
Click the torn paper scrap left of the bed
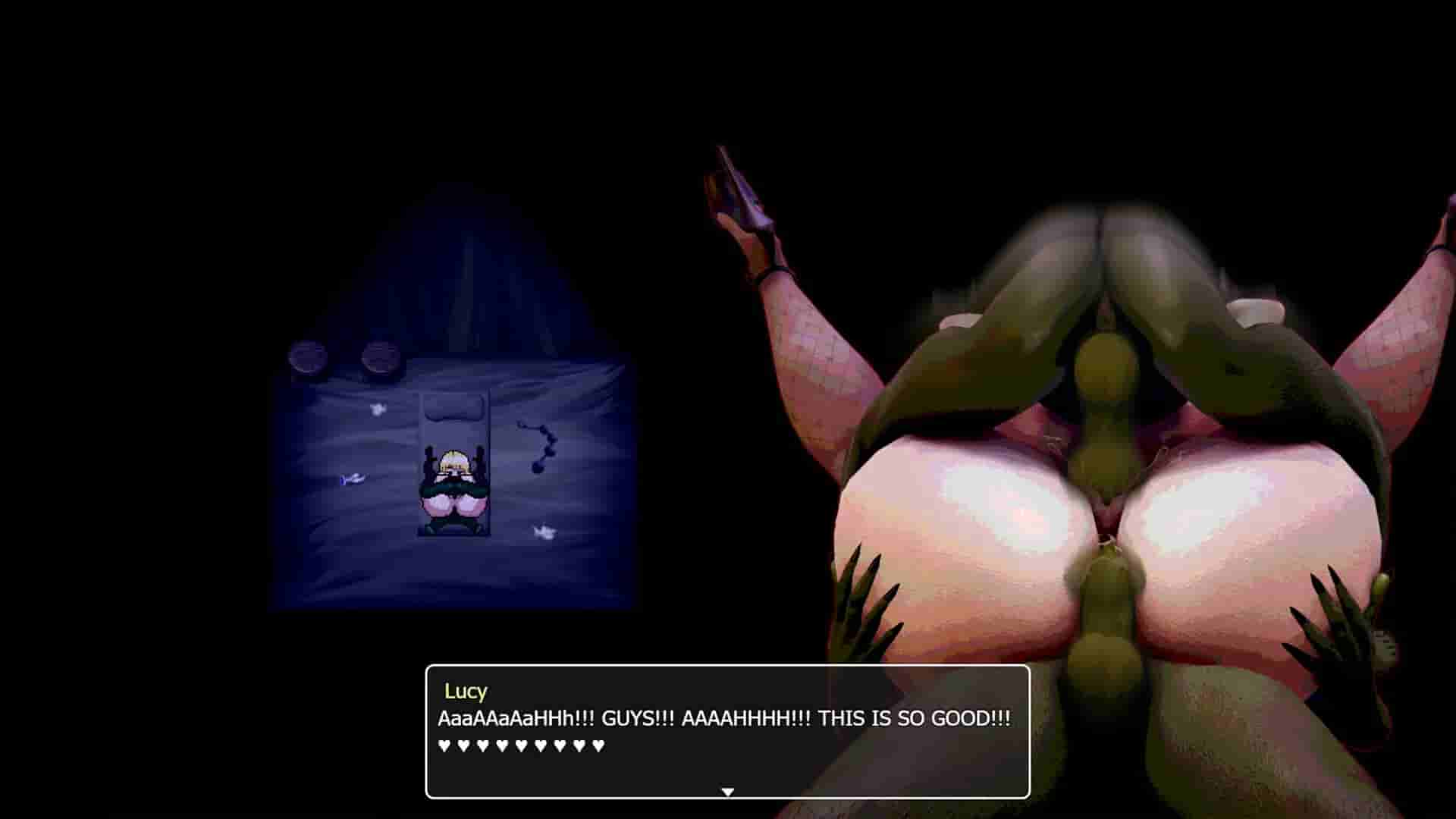click(x=379, y=408)
